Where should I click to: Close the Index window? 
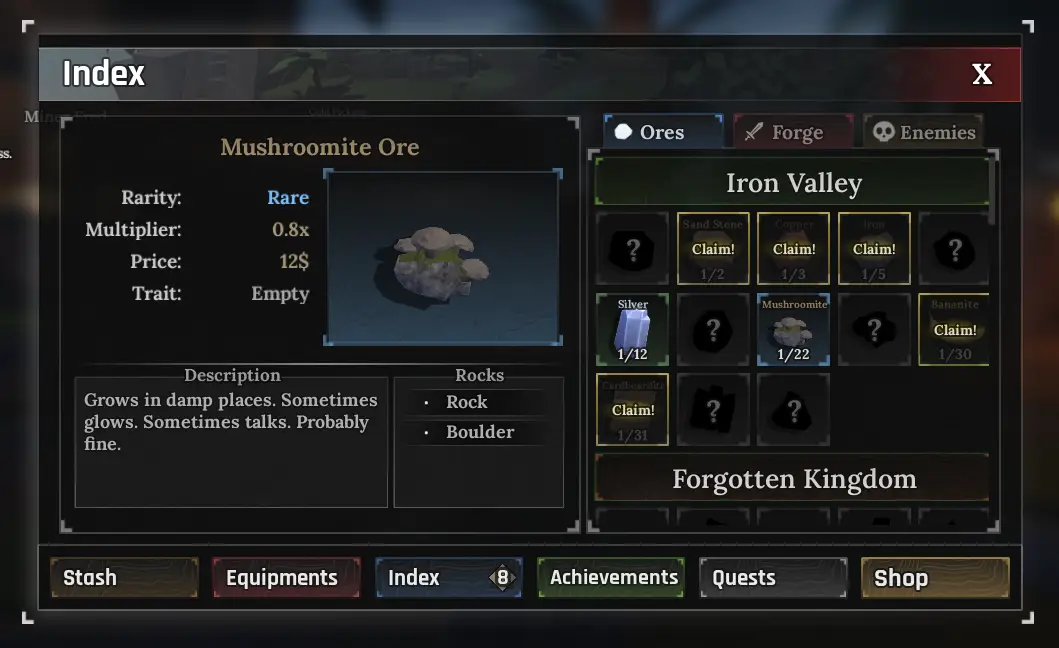(982, 74)
